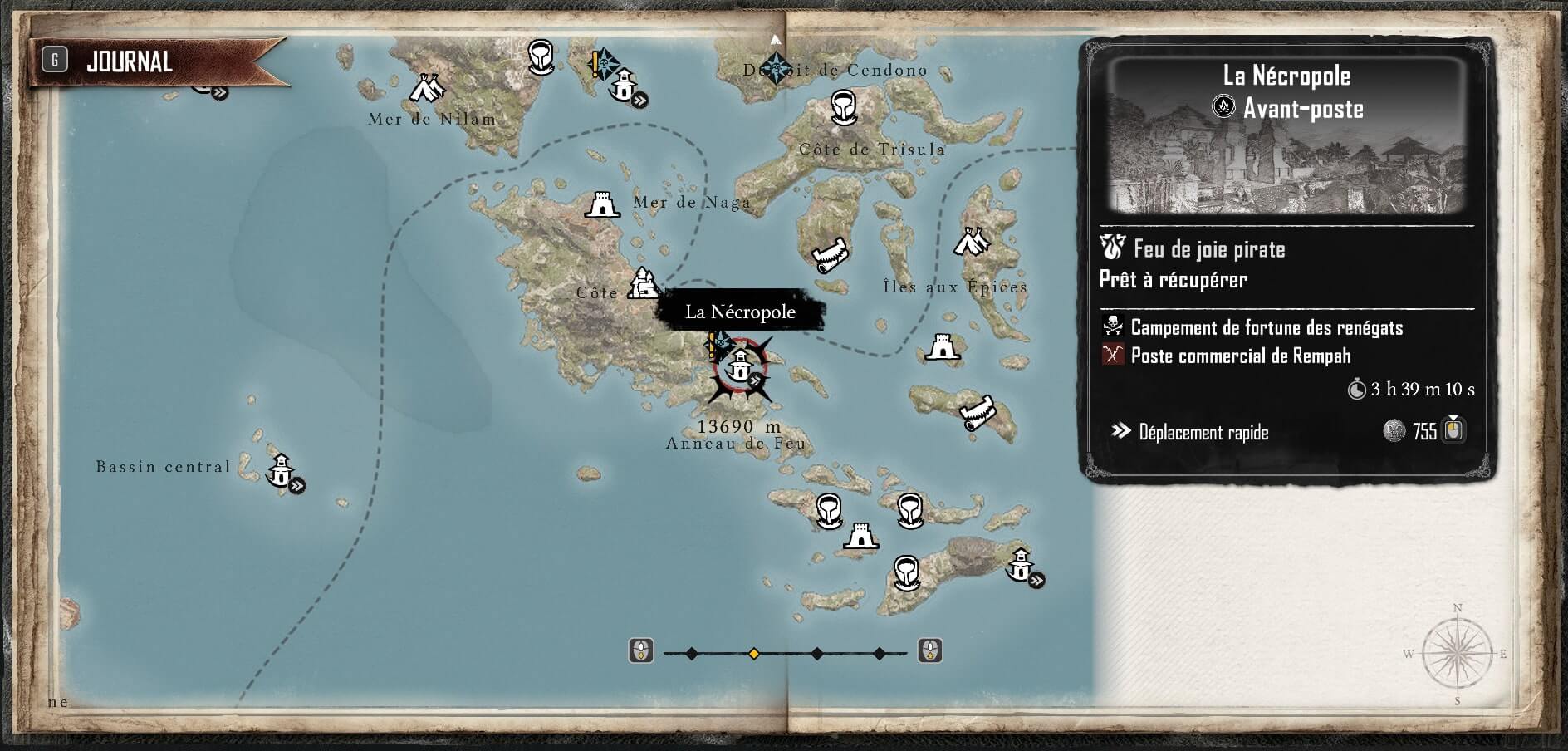Click the Détroit de Cendono compass marker
The height and width of the screenshot is (751, 1568).
coord(777,68)
